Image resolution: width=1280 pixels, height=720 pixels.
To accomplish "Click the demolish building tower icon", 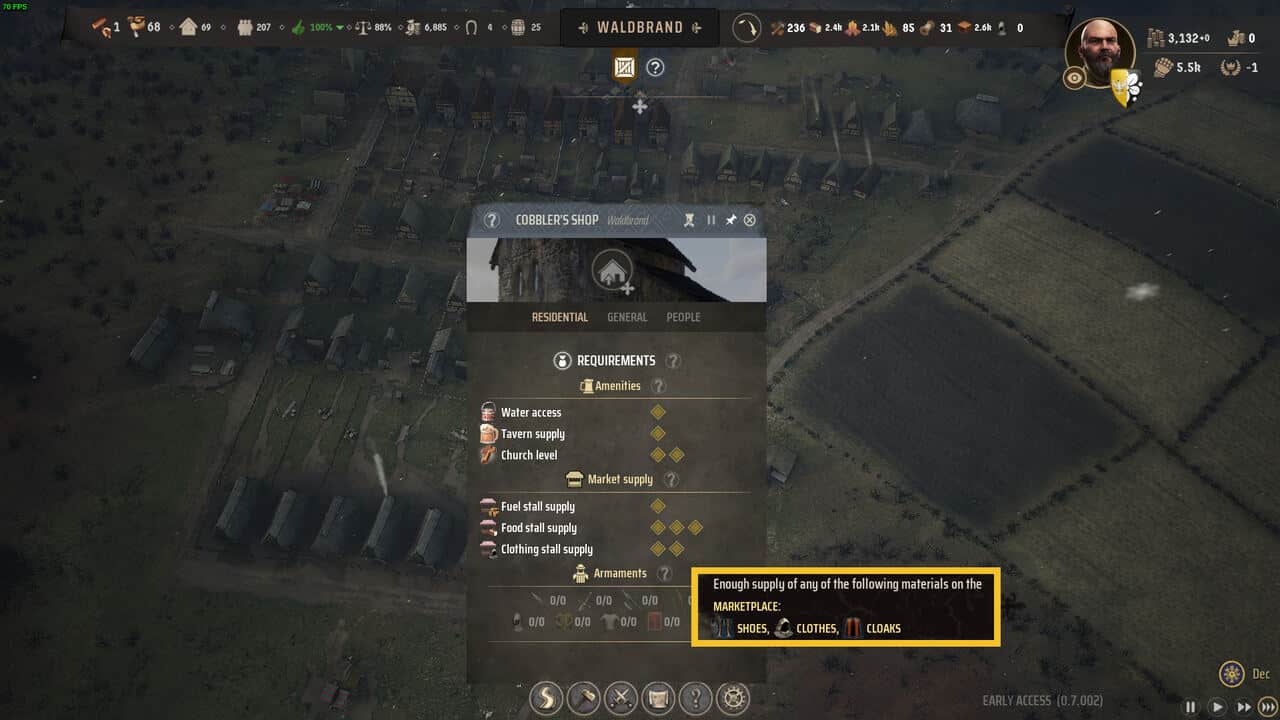I will [689, 220].
